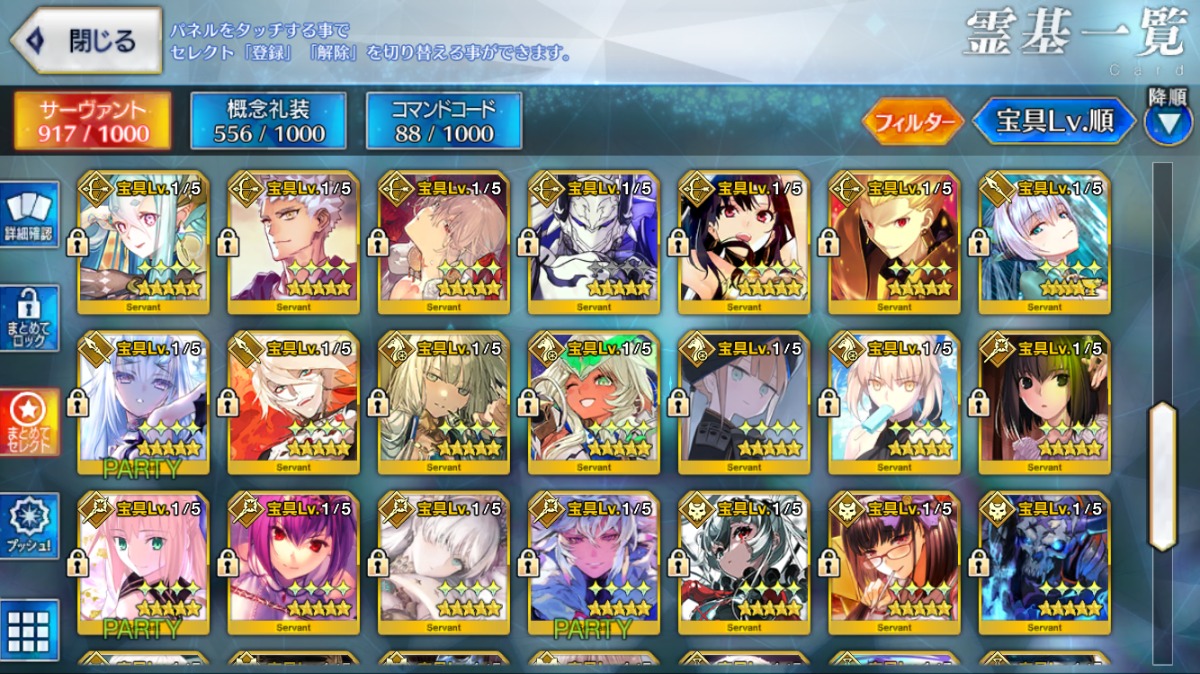
Task: Choose the pink-haired green-eyed Caster party card
Action: (143, 562)
